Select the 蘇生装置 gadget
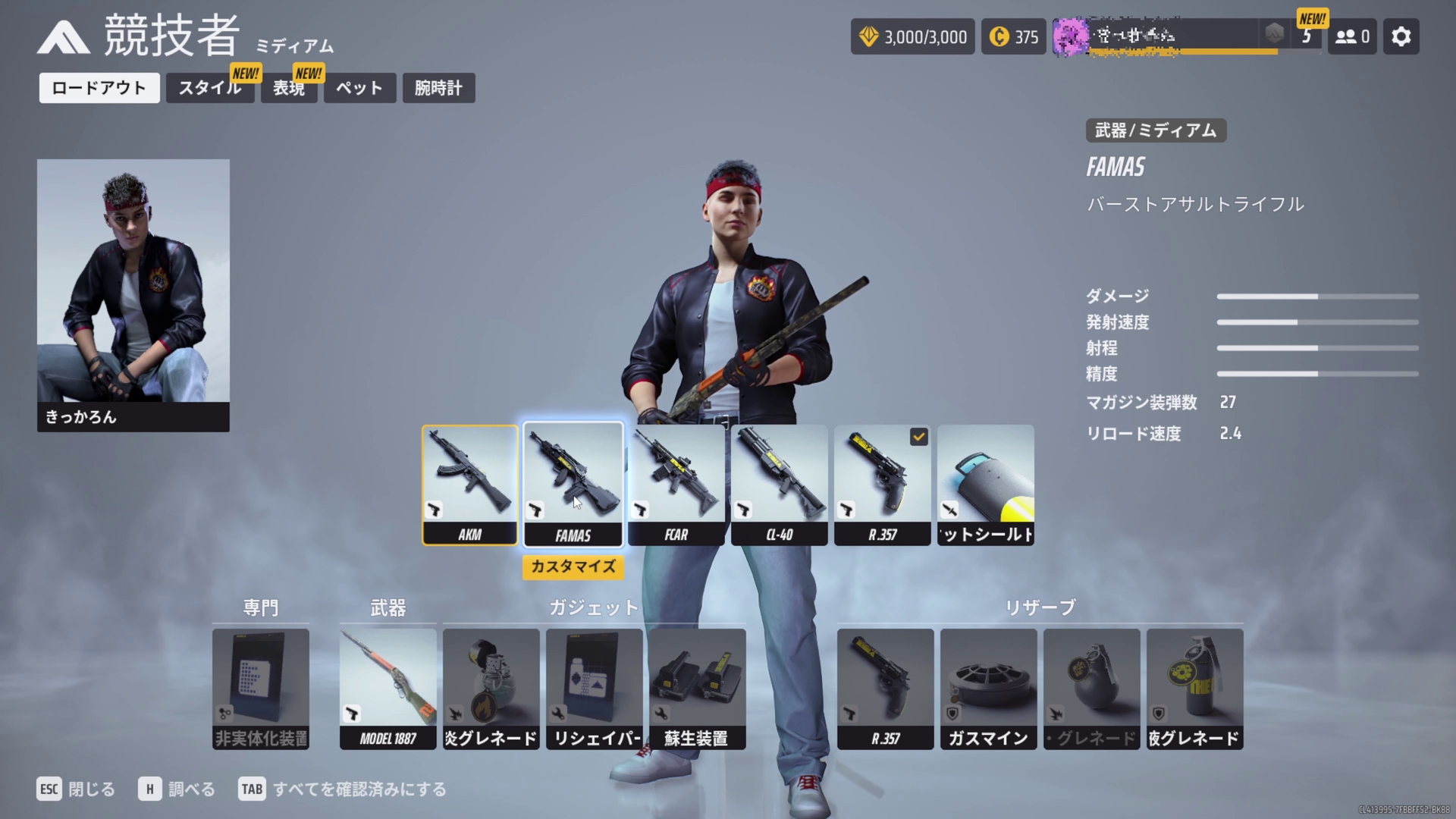Viewport: 1456px width, 819px height. 697,682
